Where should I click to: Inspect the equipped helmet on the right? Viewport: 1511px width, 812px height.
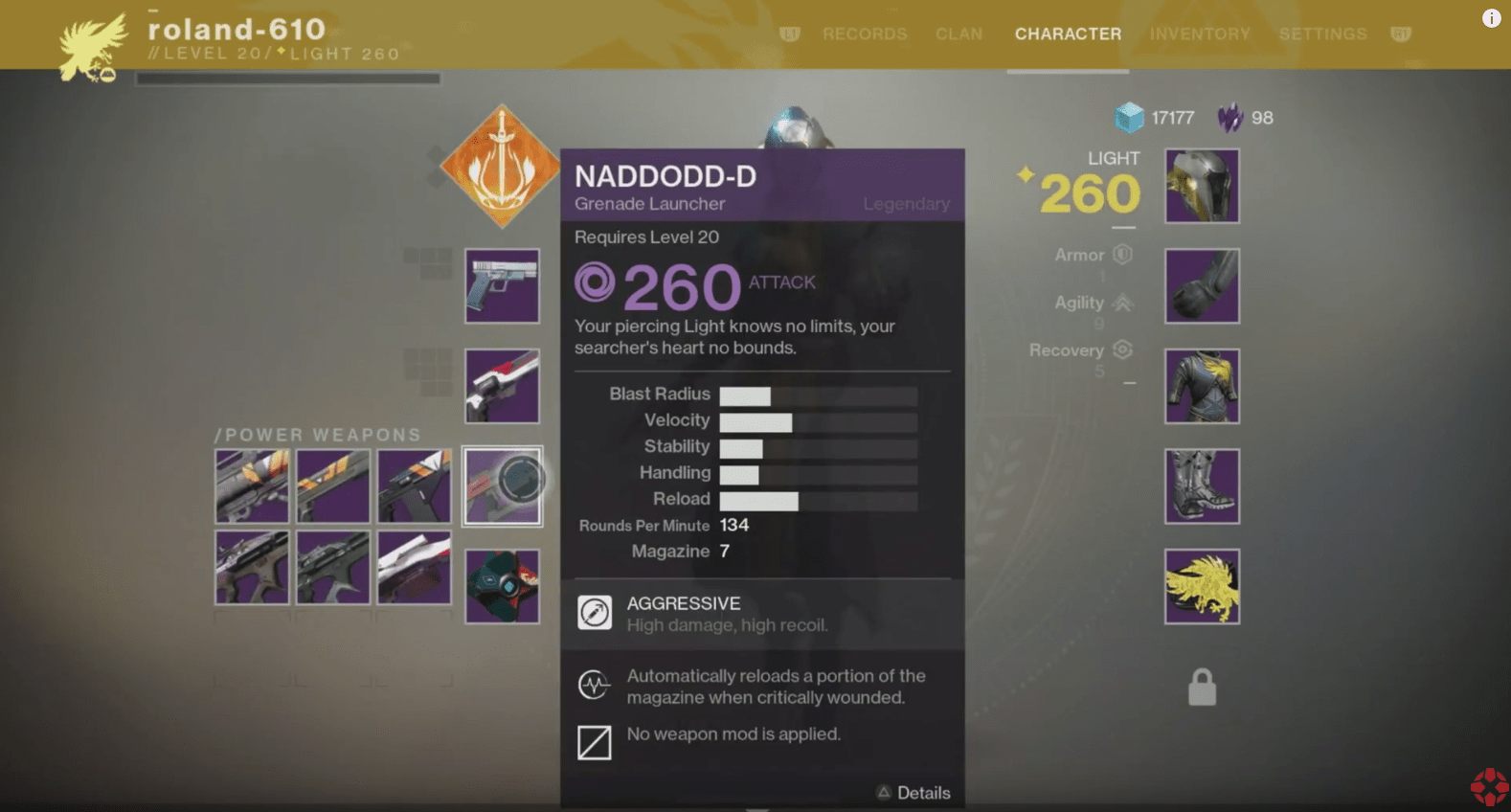[x=1201, y=186]
